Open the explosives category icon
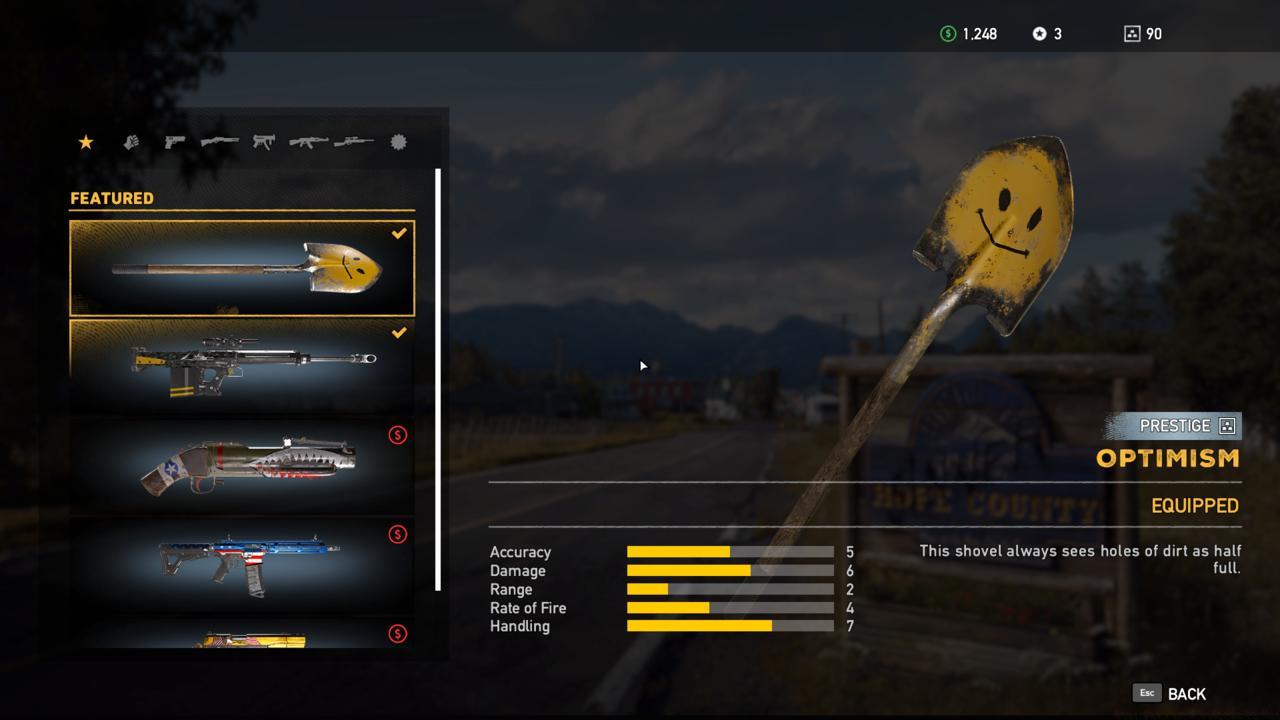This screenshot has height=720, width=1280. (x=397, y=141)
